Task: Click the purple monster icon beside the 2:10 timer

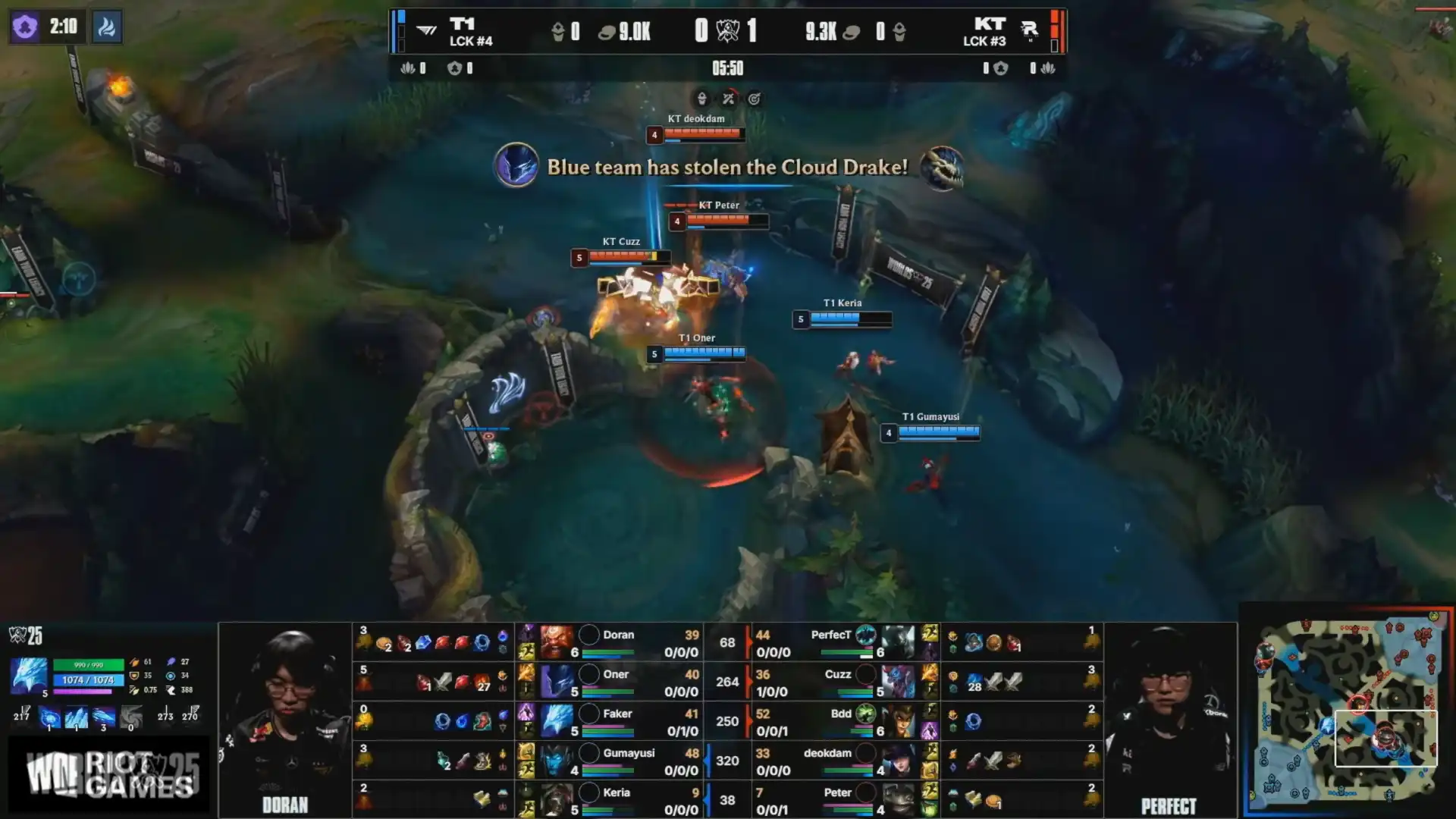Action: pyautogui.click(x=25, y=27)
